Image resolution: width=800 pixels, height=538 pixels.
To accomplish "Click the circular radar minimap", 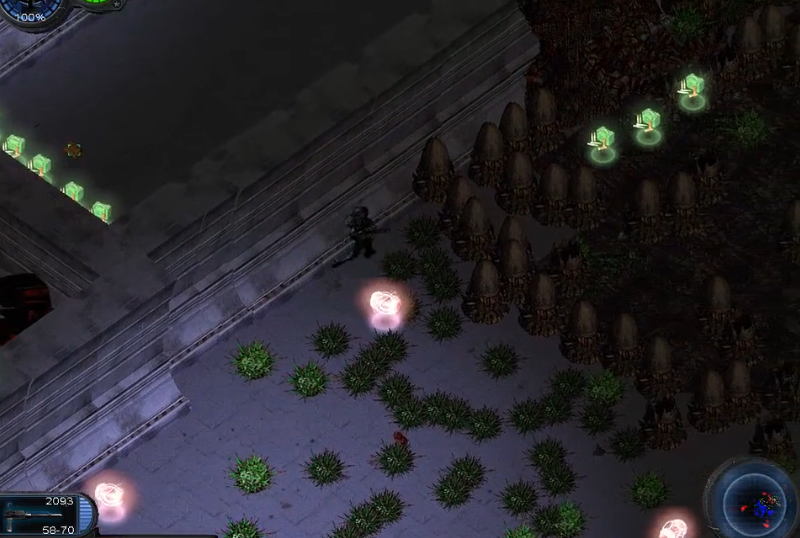I will click(x=754, y=498).
